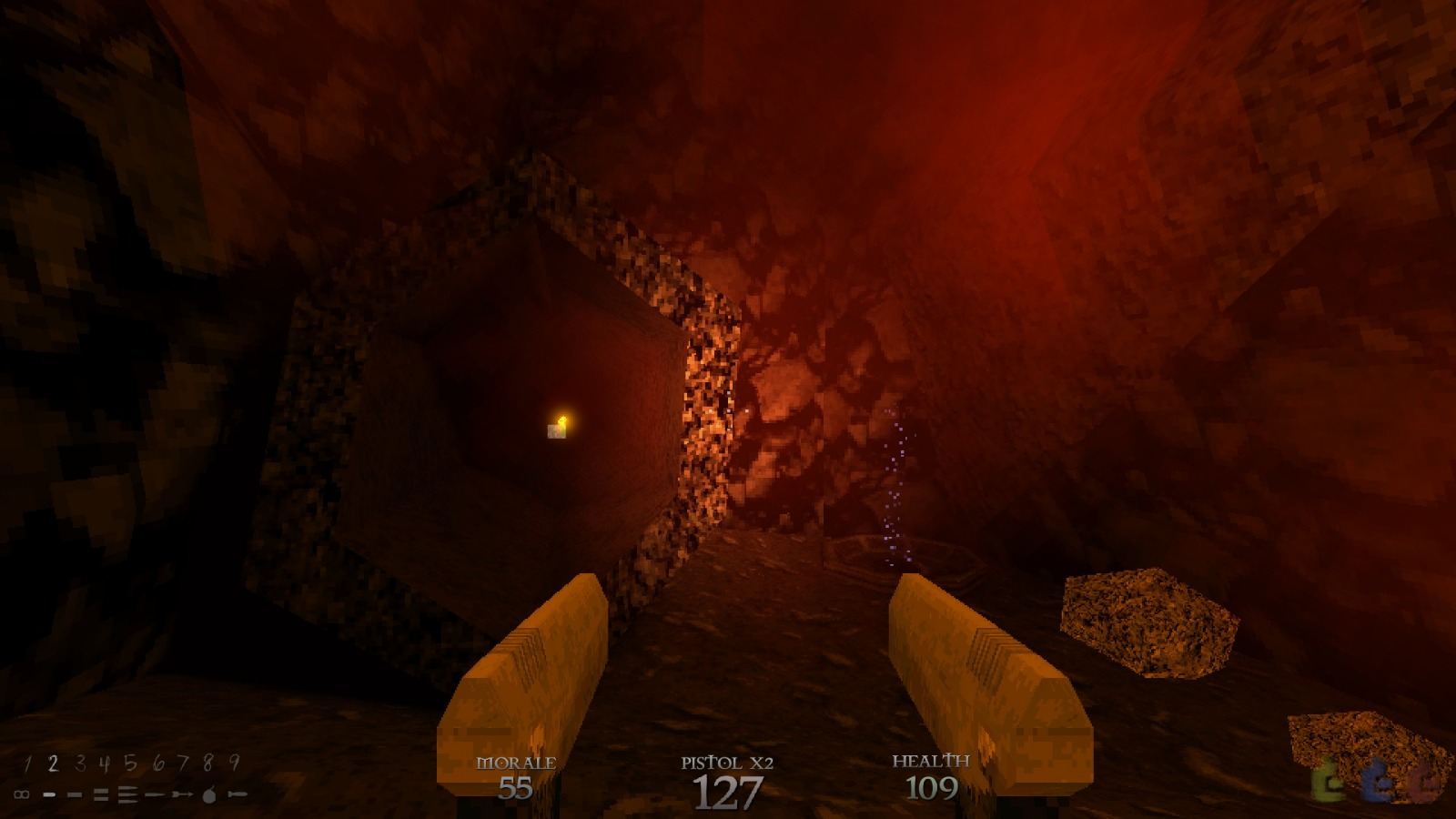This screenshot has height=819, width=1456.
Task: Select the weapon icon under slot 3
Action: (x=75, y=794)
